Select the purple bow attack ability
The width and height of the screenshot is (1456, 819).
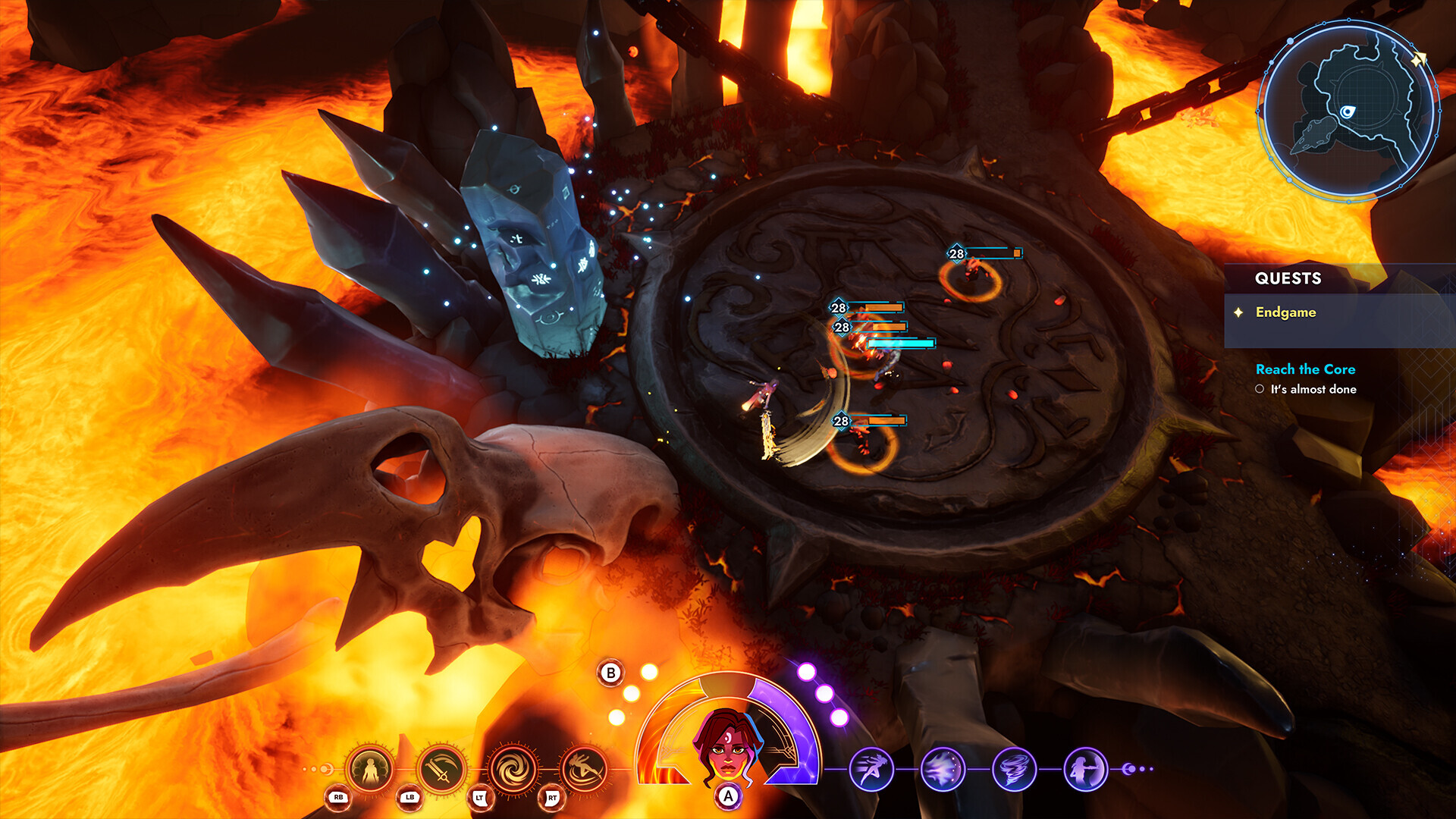pyautogui.click(x=1086, y=768)
